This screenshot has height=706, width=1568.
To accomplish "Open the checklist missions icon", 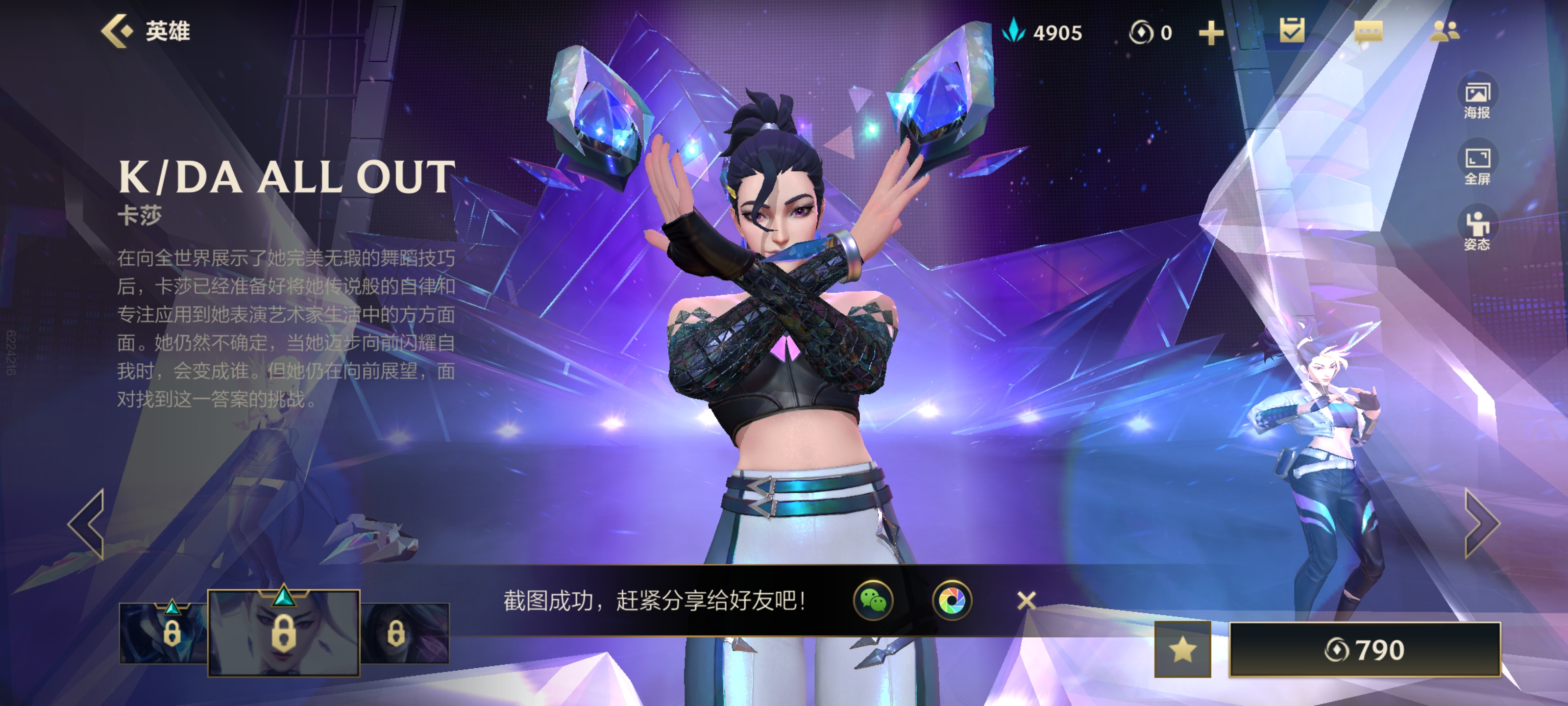I will click(x=1292, y=30).
